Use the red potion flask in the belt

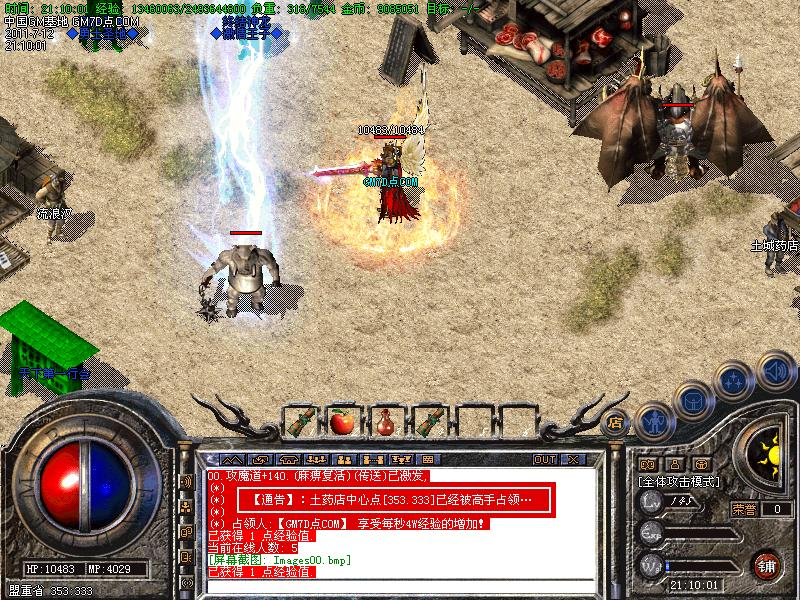click(x=384, y=421)
